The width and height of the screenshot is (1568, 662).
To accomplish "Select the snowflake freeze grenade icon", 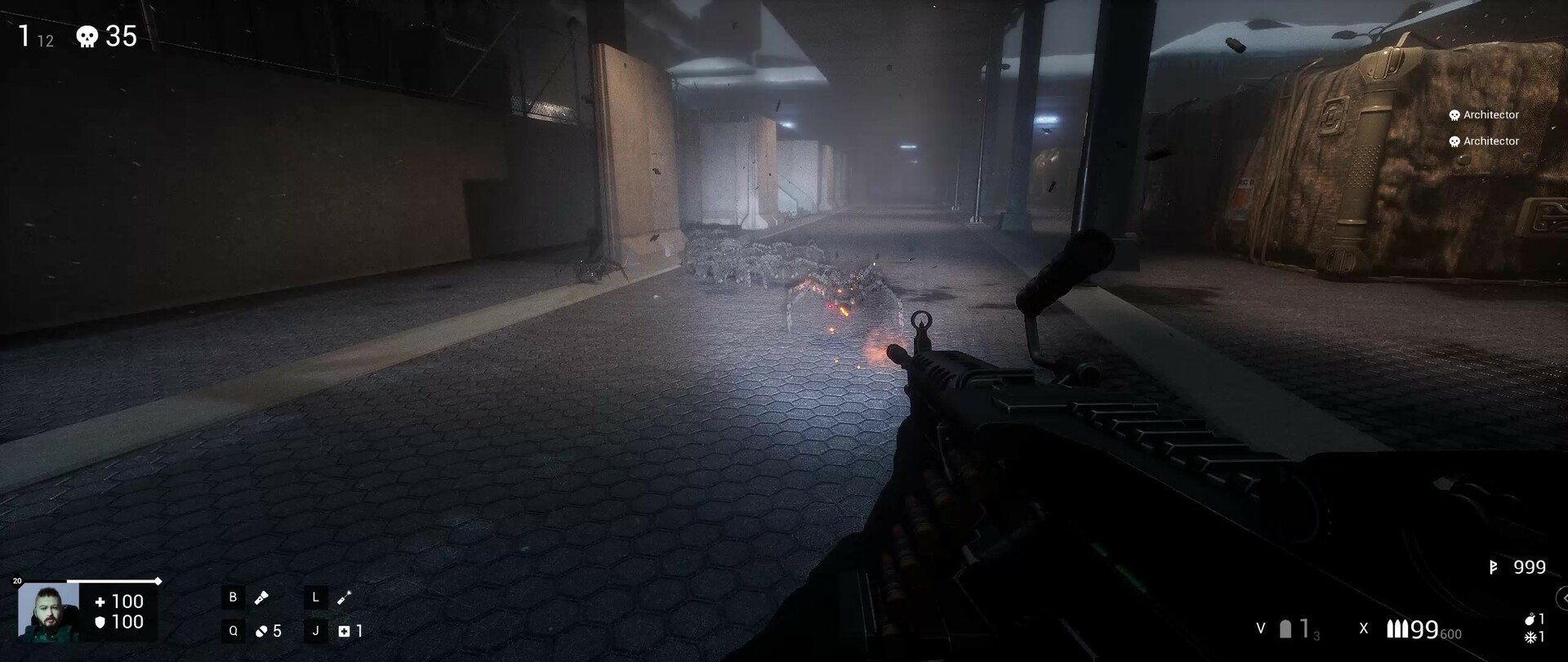I will pos(1530,638).
